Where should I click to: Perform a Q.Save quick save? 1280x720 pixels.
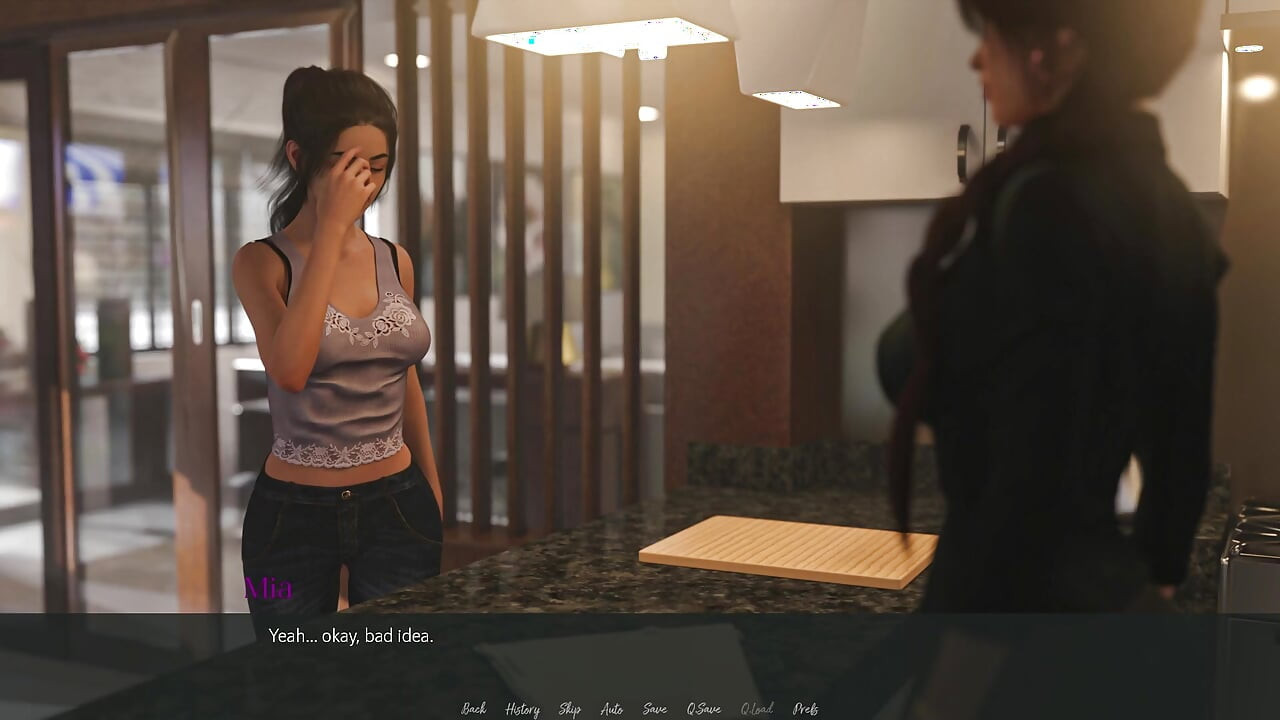tap(703, 708)
